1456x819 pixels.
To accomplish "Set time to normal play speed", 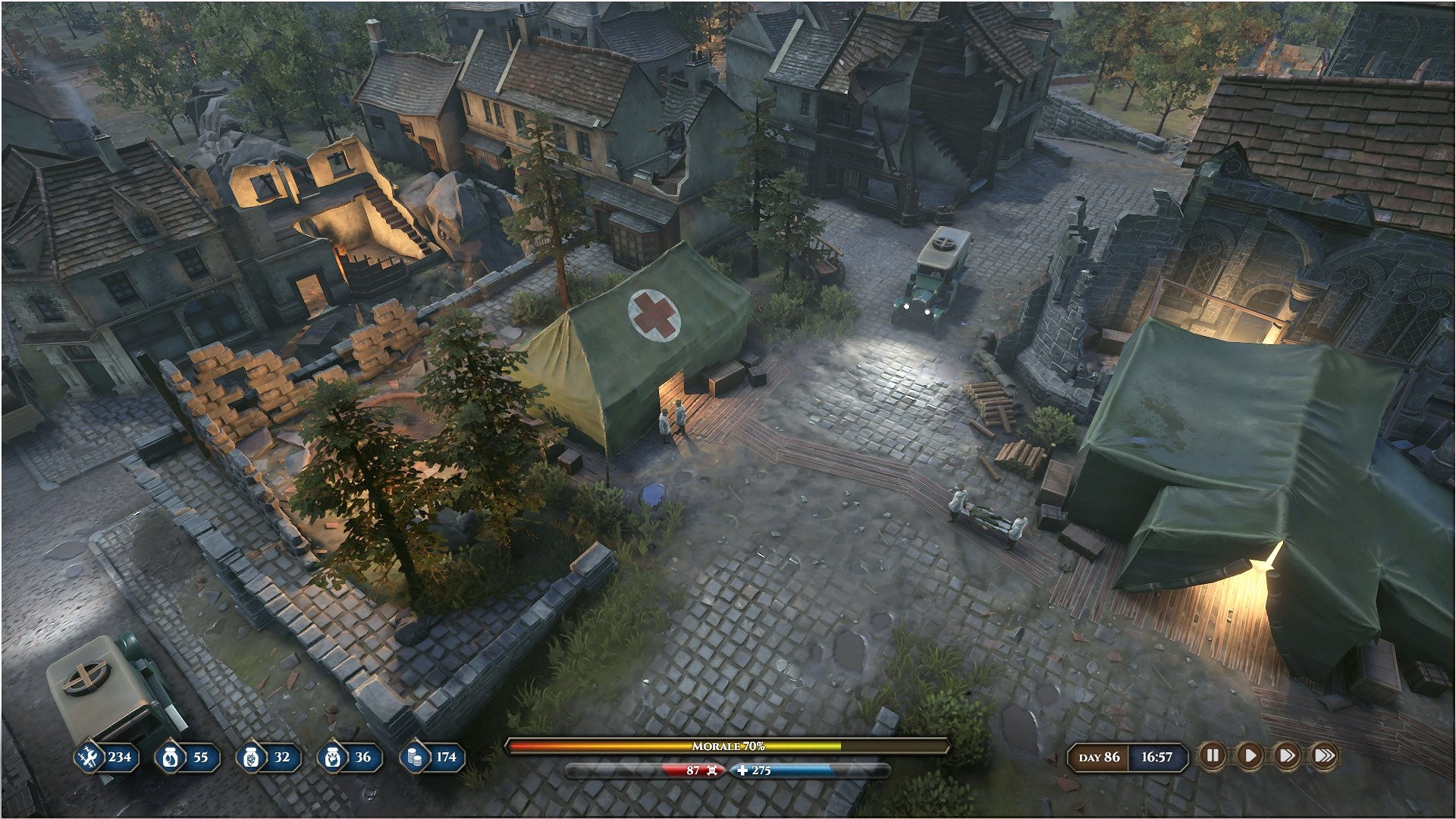I will [x=1249, y=755].
